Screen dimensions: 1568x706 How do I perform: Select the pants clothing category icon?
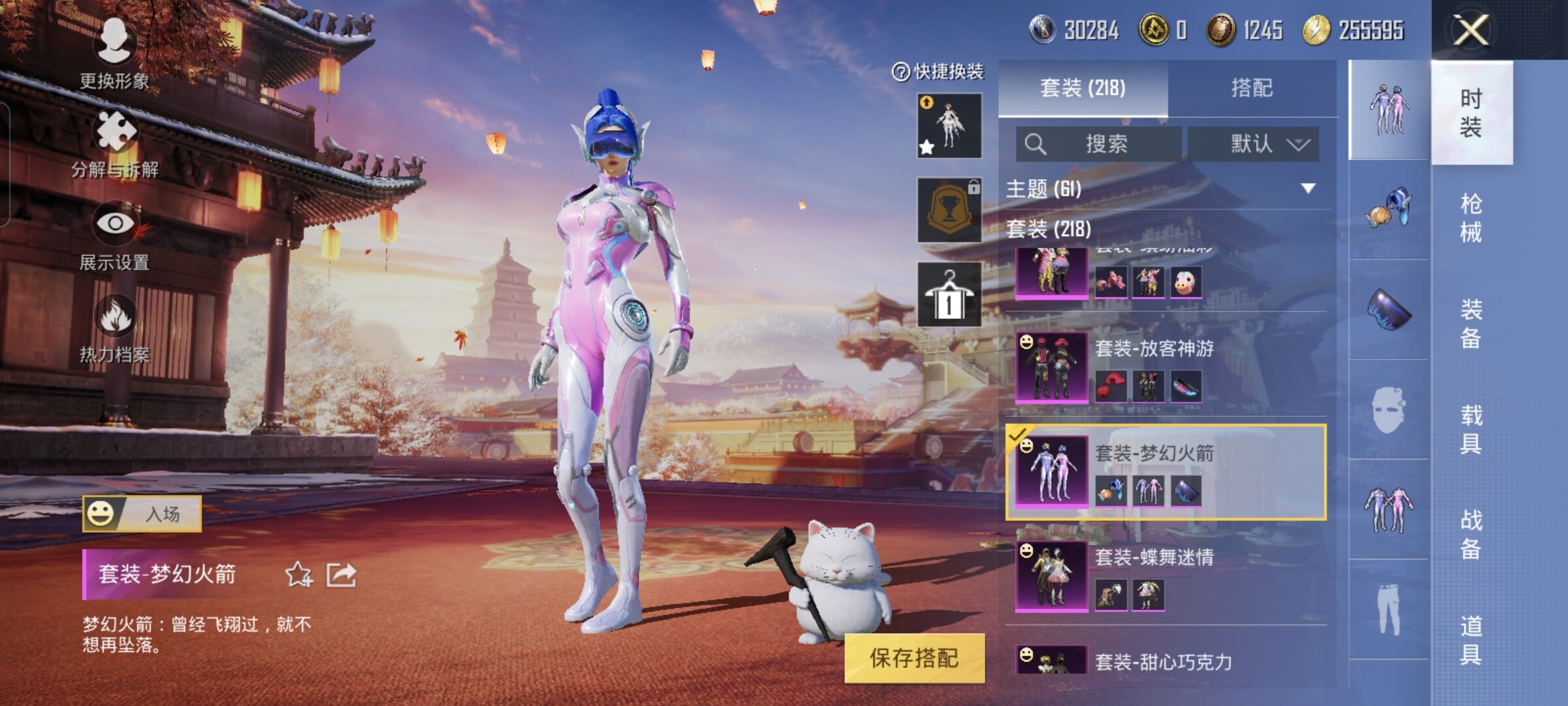pos(1388,609)
